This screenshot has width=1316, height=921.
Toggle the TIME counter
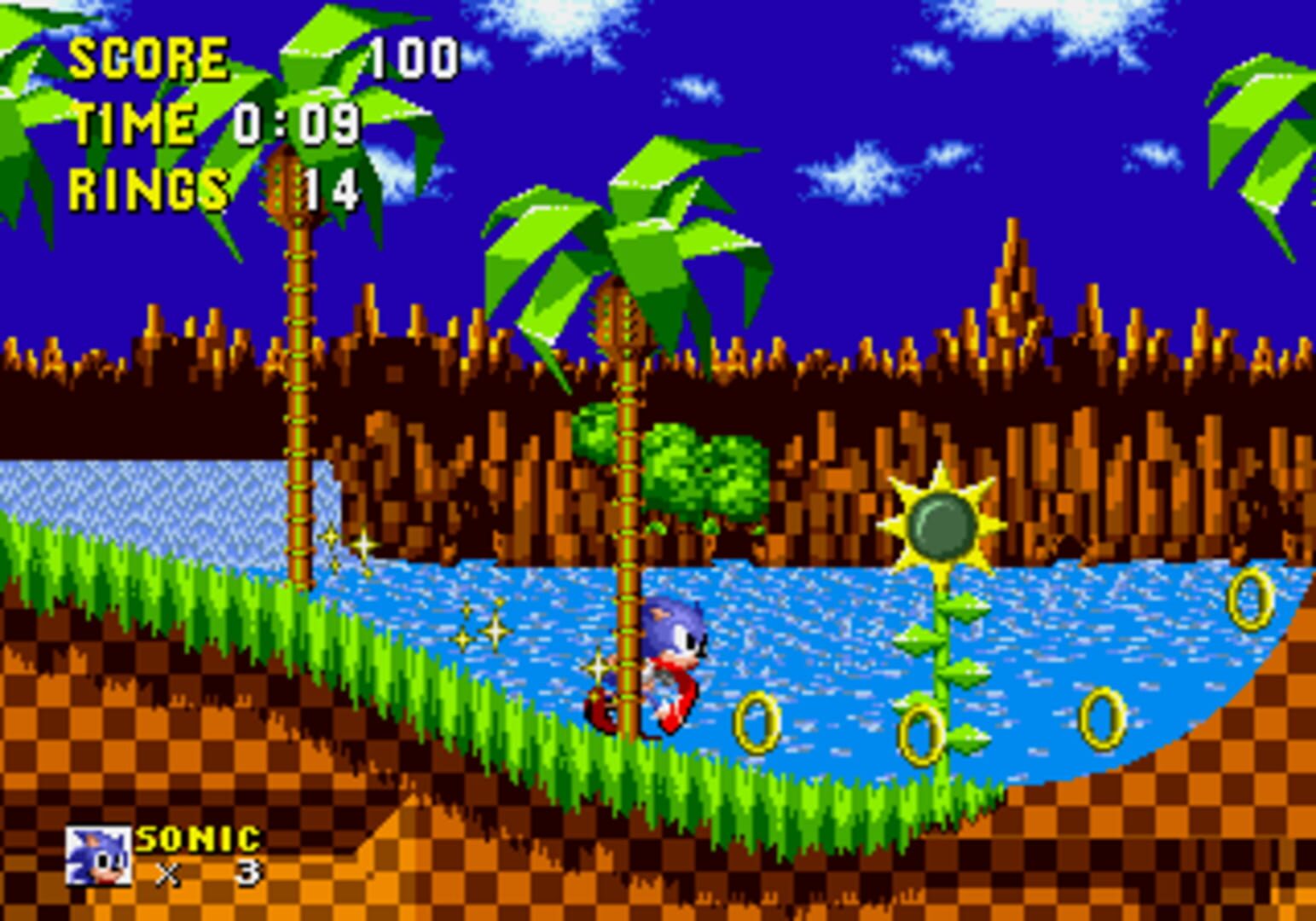(132, 124)
